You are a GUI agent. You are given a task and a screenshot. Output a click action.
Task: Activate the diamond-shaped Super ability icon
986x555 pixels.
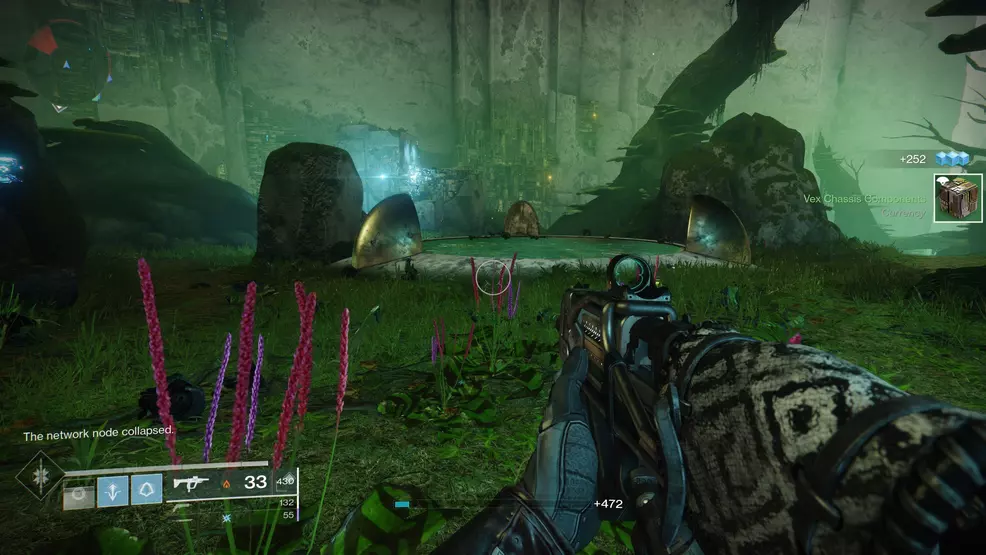tap(40, 476)
